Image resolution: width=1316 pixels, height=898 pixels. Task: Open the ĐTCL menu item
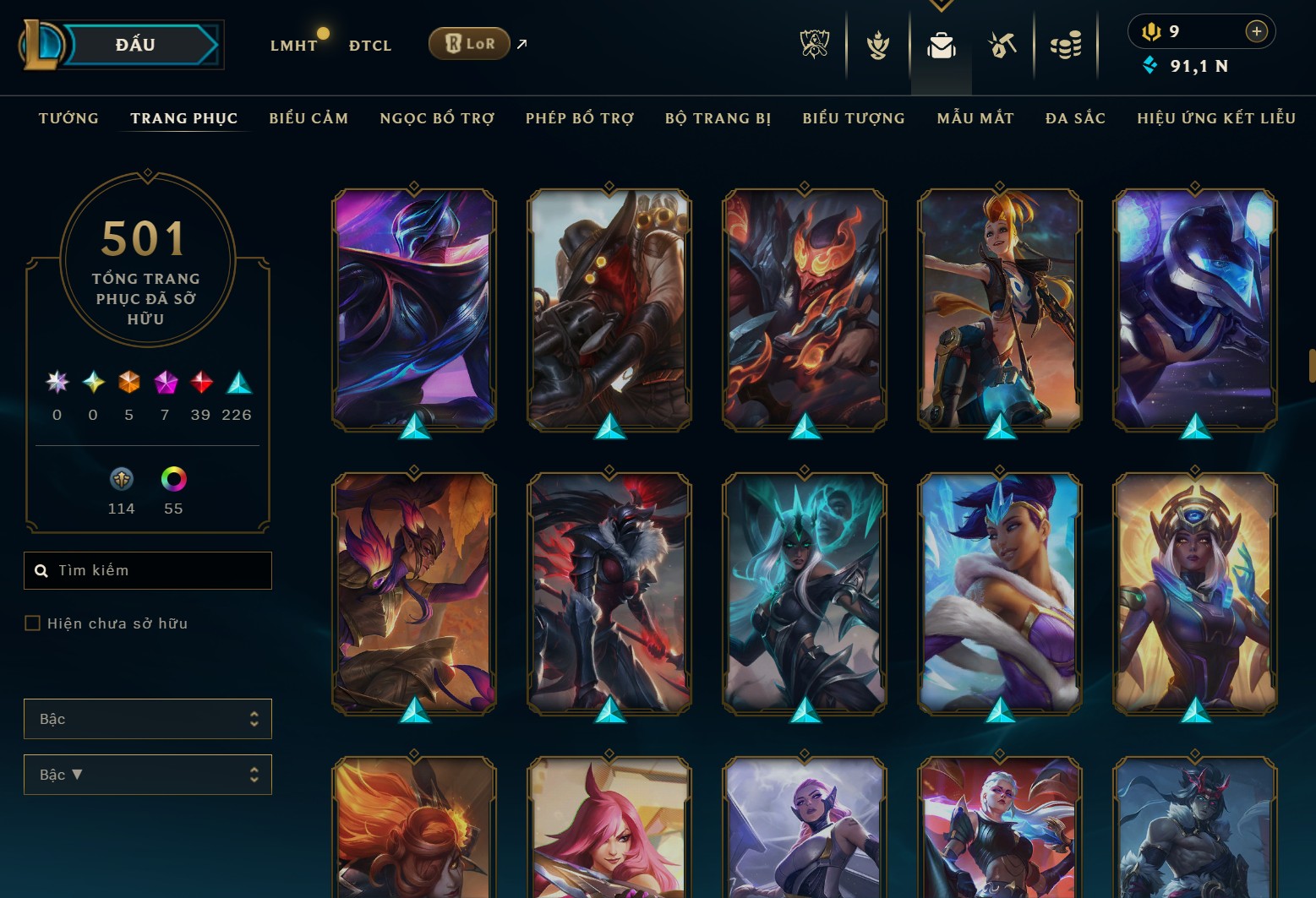(x=369, y=46)
